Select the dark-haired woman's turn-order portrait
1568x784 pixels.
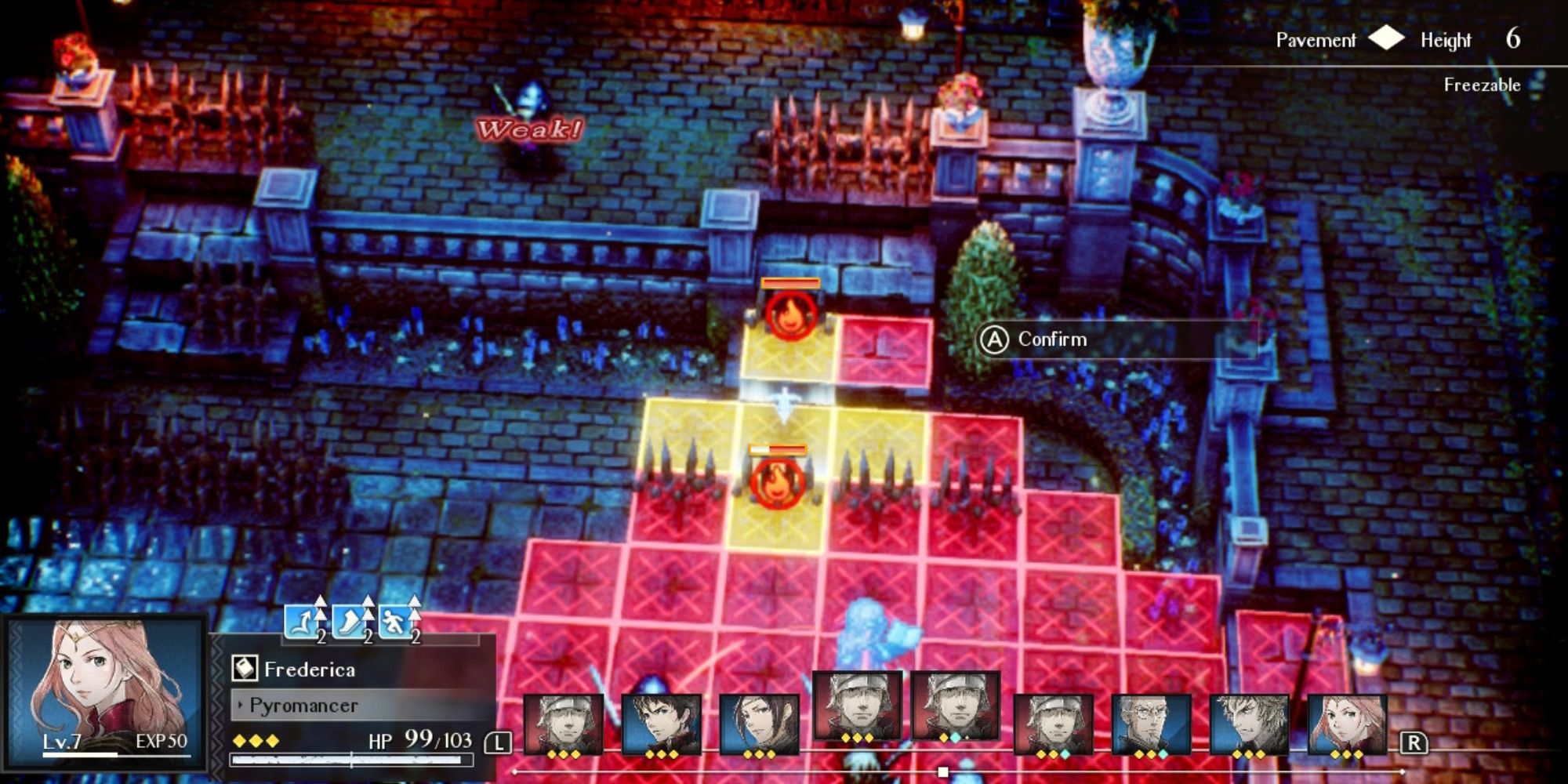coord(759,725)
